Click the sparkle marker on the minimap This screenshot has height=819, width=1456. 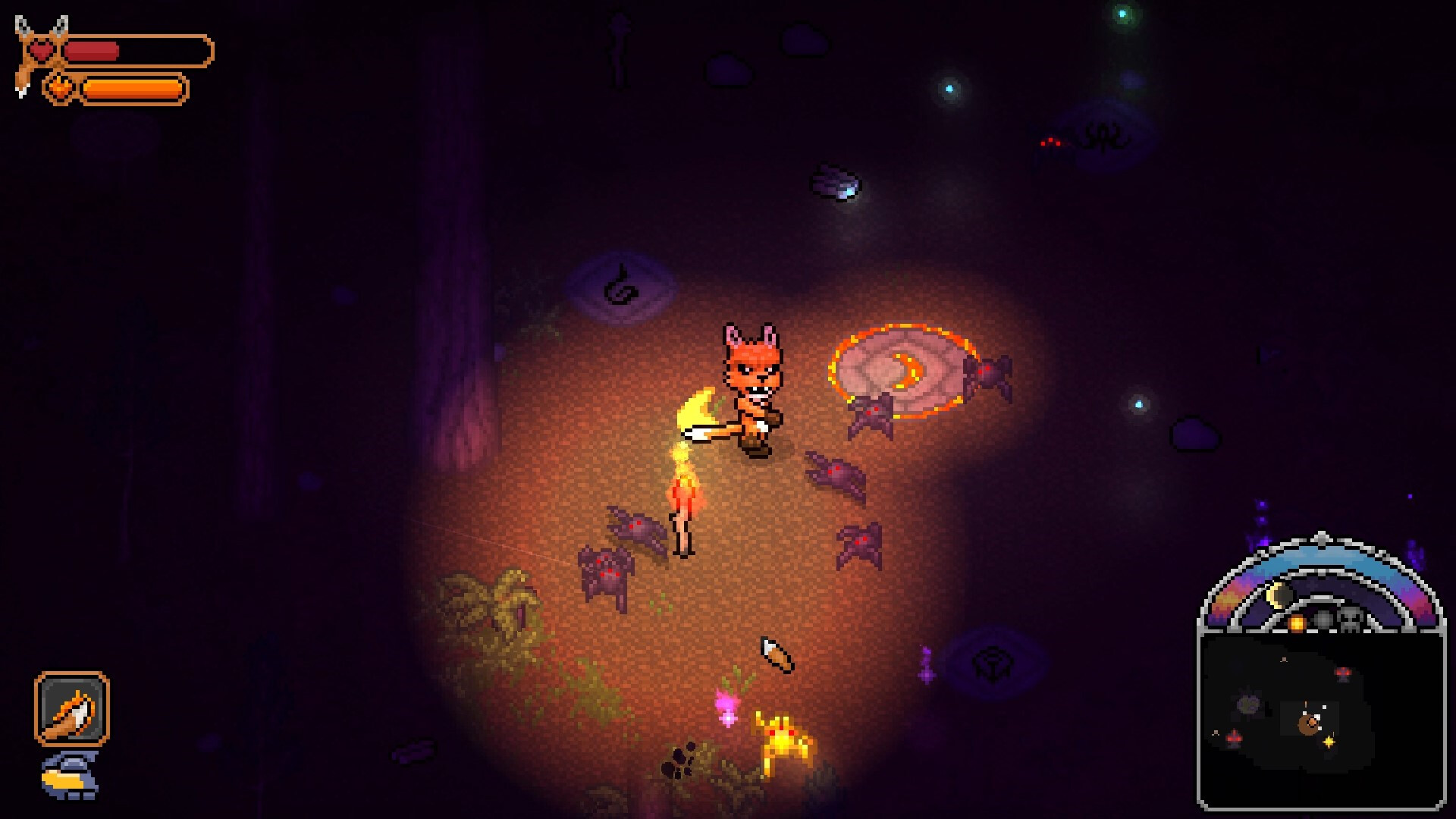click(x=1329, y=742)
